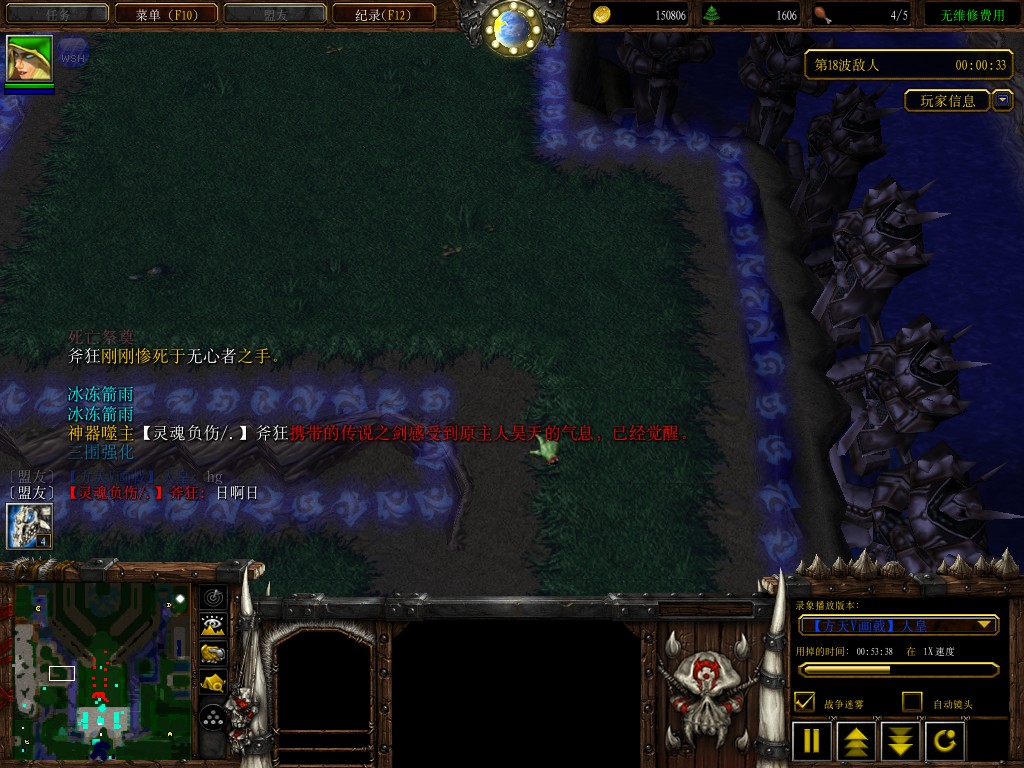
Task: Pause the replay playback
Action: (x=812, y=741)
